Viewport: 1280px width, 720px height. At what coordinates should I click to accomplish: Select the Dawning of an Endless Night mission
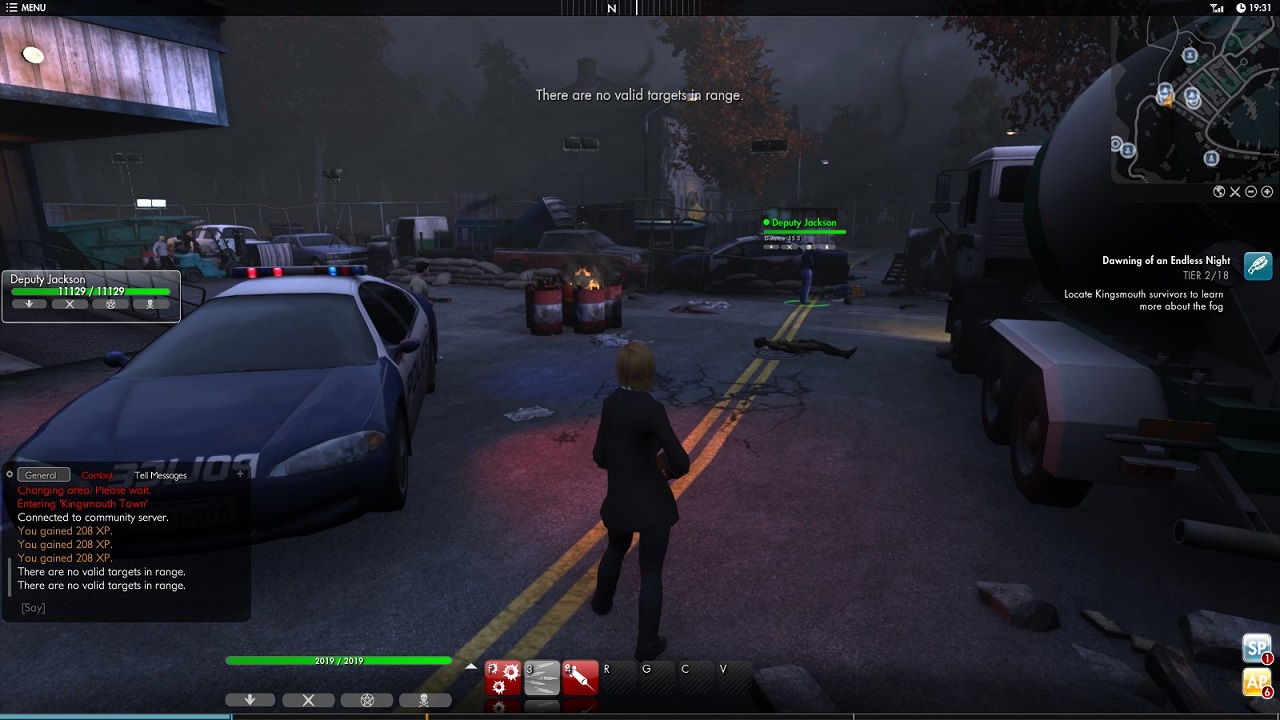[1166, 261]
